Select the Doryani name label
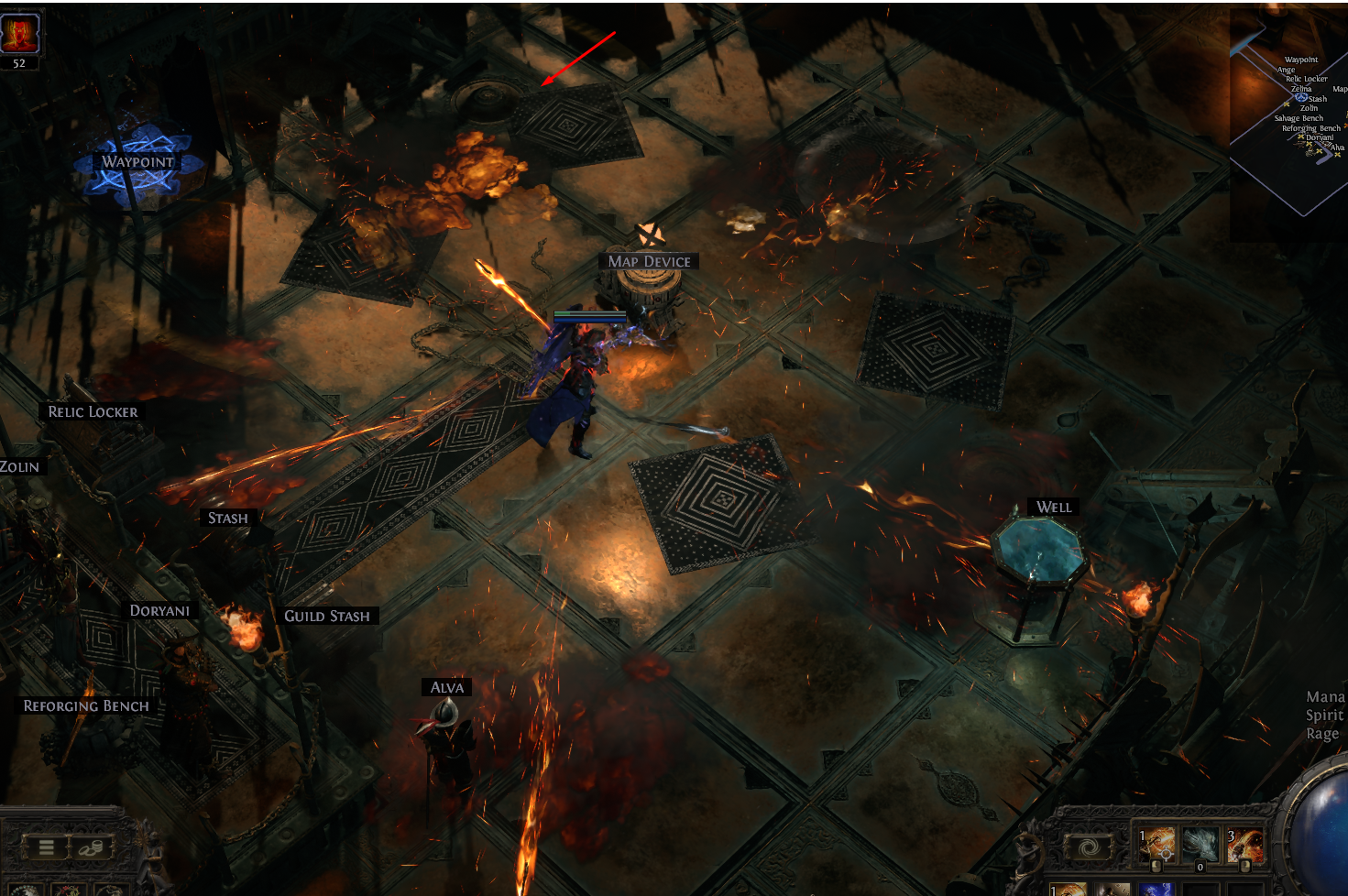Image resolution: width=1348 pixels, height=896 pixels. [159, 611]
